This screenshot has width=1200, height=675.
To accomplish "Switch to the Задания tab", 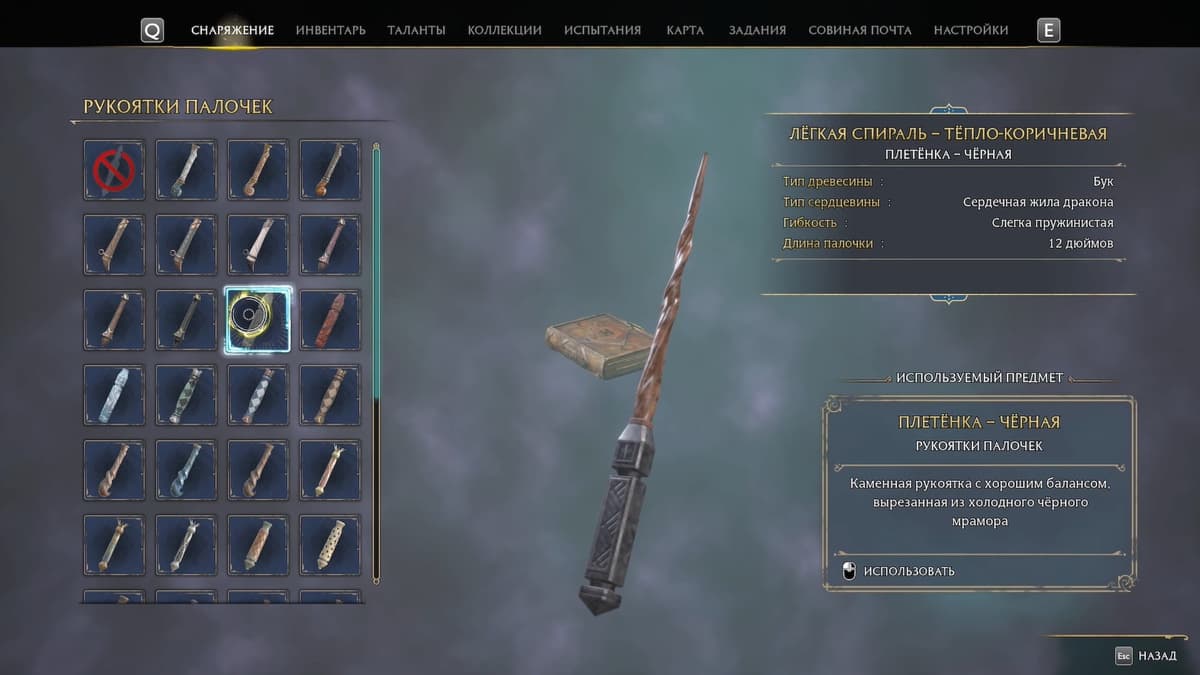I will 757,30.
